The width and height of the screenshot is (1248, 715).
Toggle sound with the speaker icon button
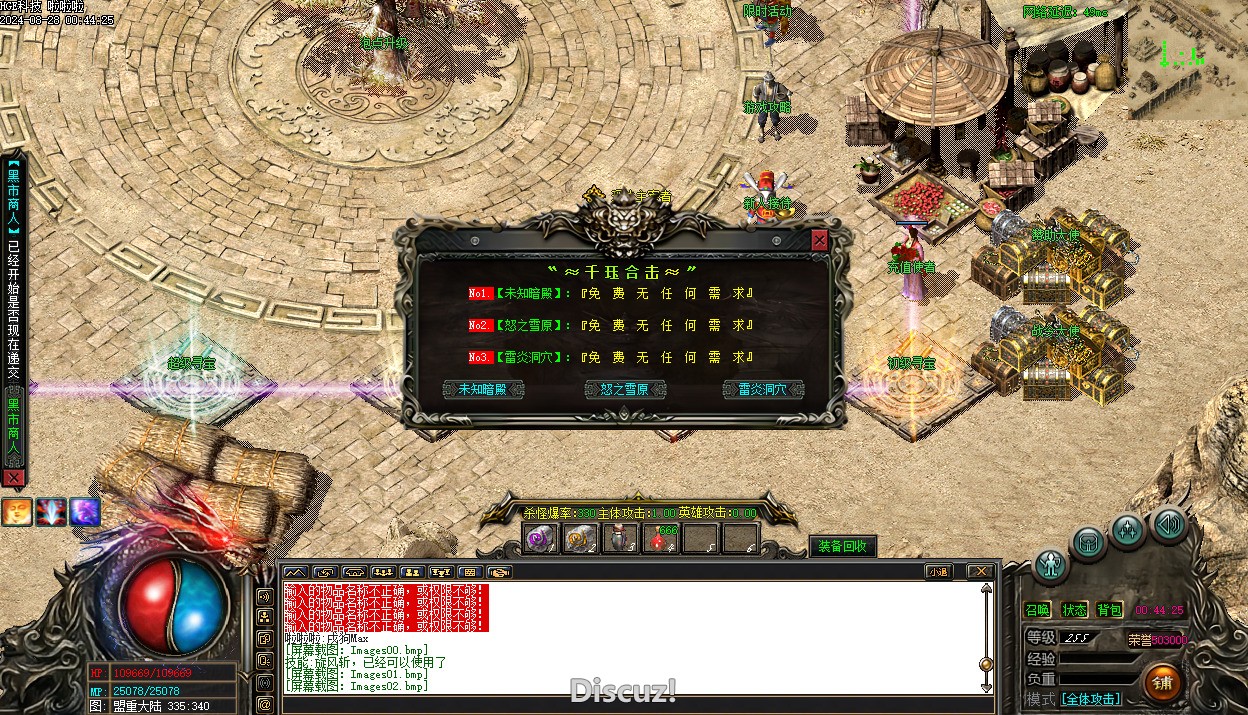1168,524
